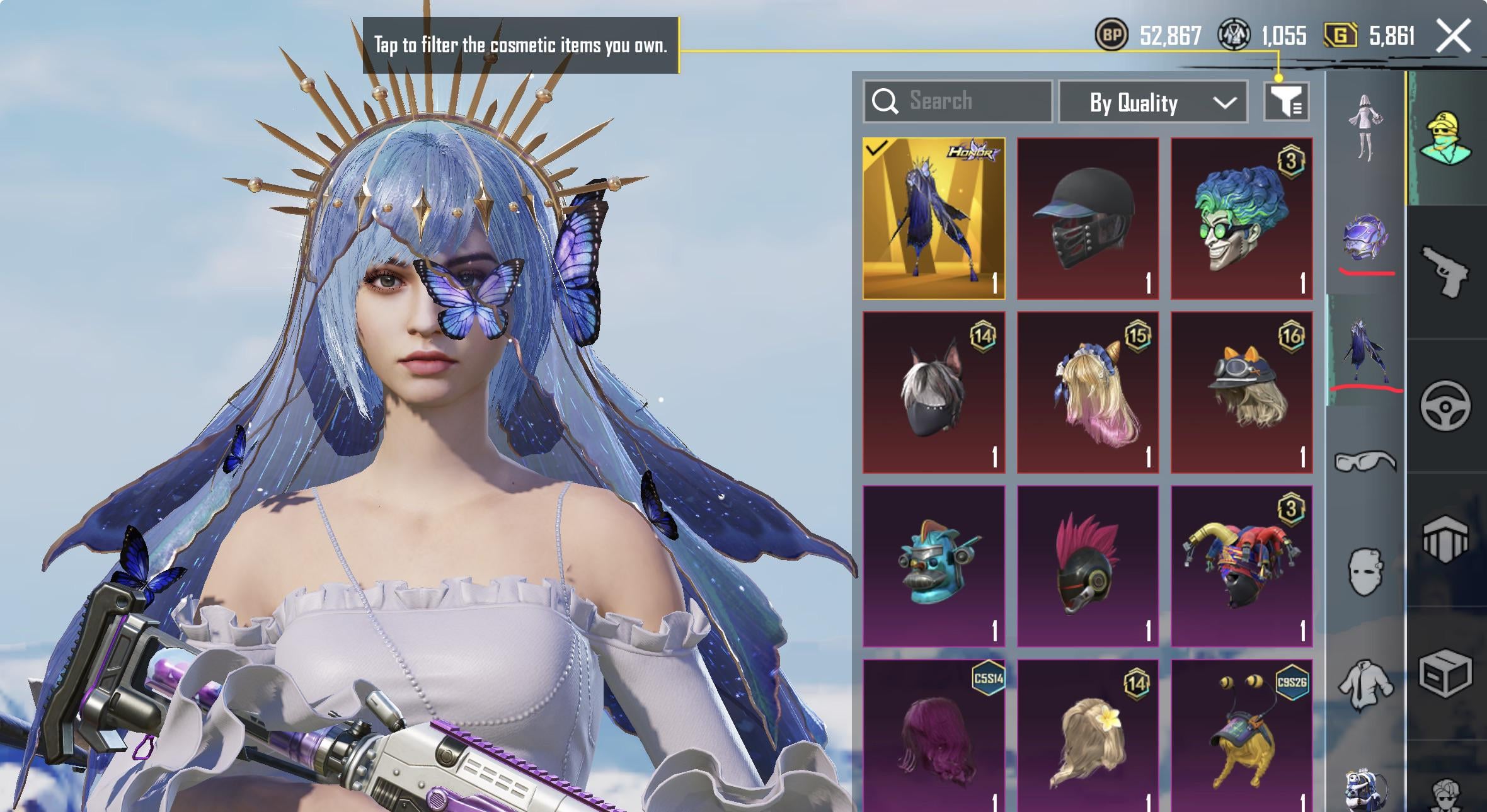Choose the black cap with face mask
Image resolution: width=1487 pixels, height=812 pixels.
pos(1088,218)
